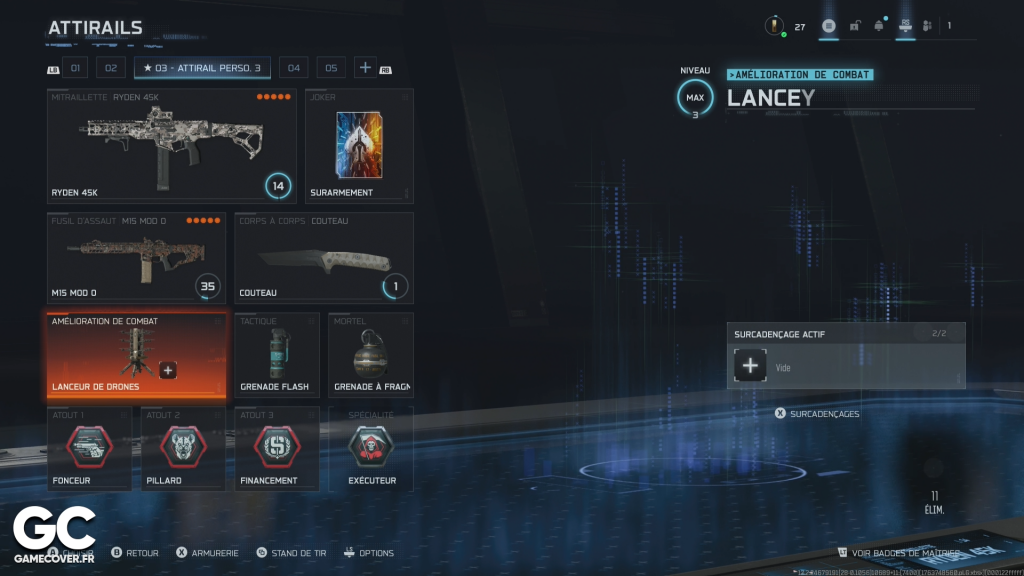Select the frag grenade lethal slot
1024x576 pixels.
pos(371,355)
